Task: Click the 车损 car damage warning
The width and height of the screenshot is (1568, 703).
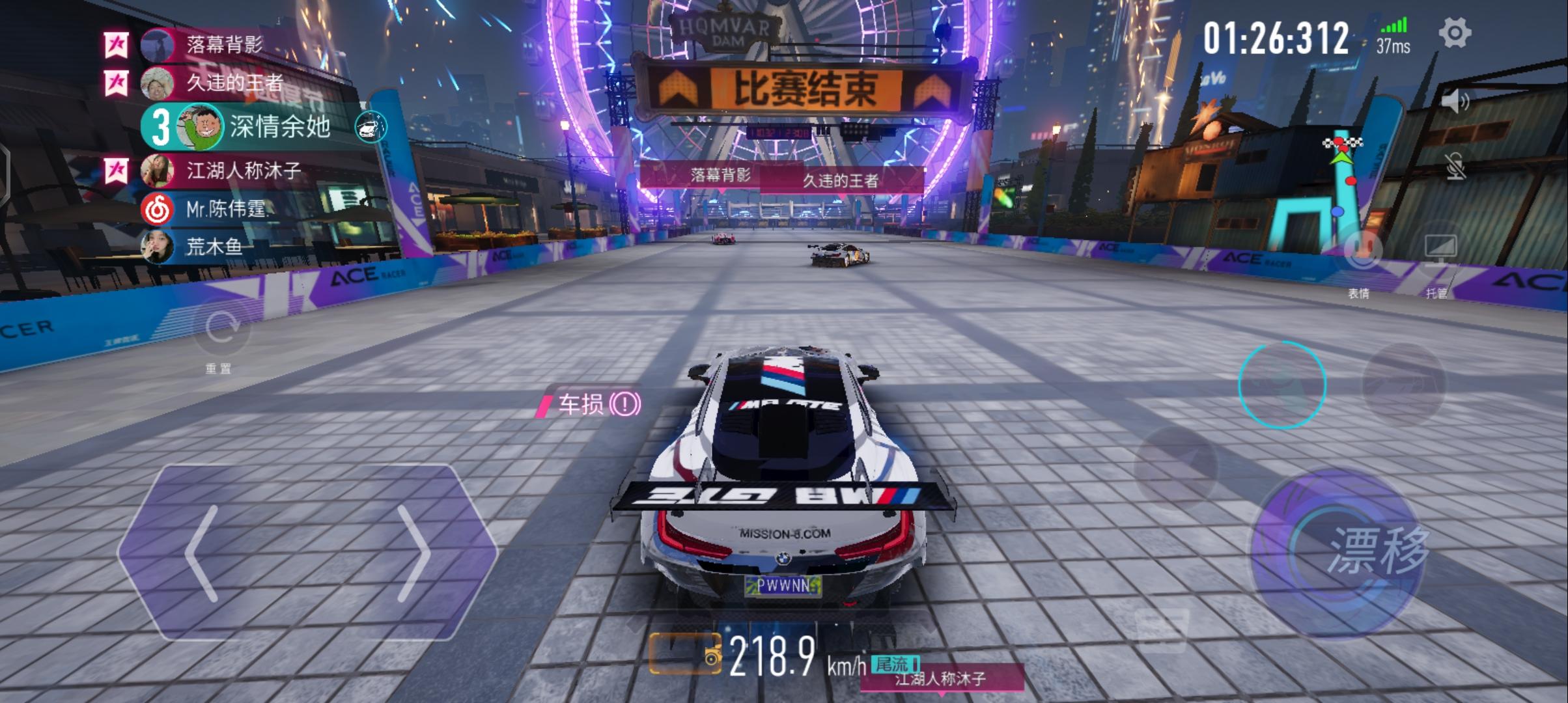Action: (591, 404)
